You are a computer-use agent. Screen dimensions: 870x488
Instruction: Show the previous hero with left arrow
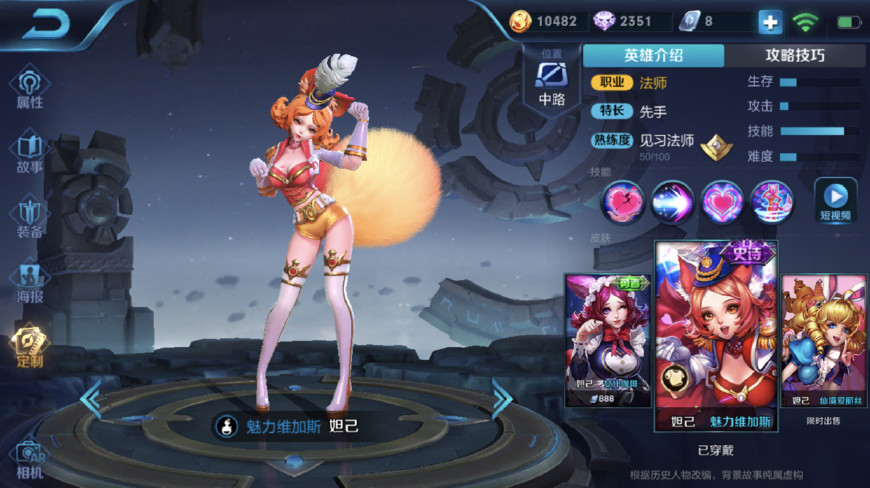tap(91, 398)
